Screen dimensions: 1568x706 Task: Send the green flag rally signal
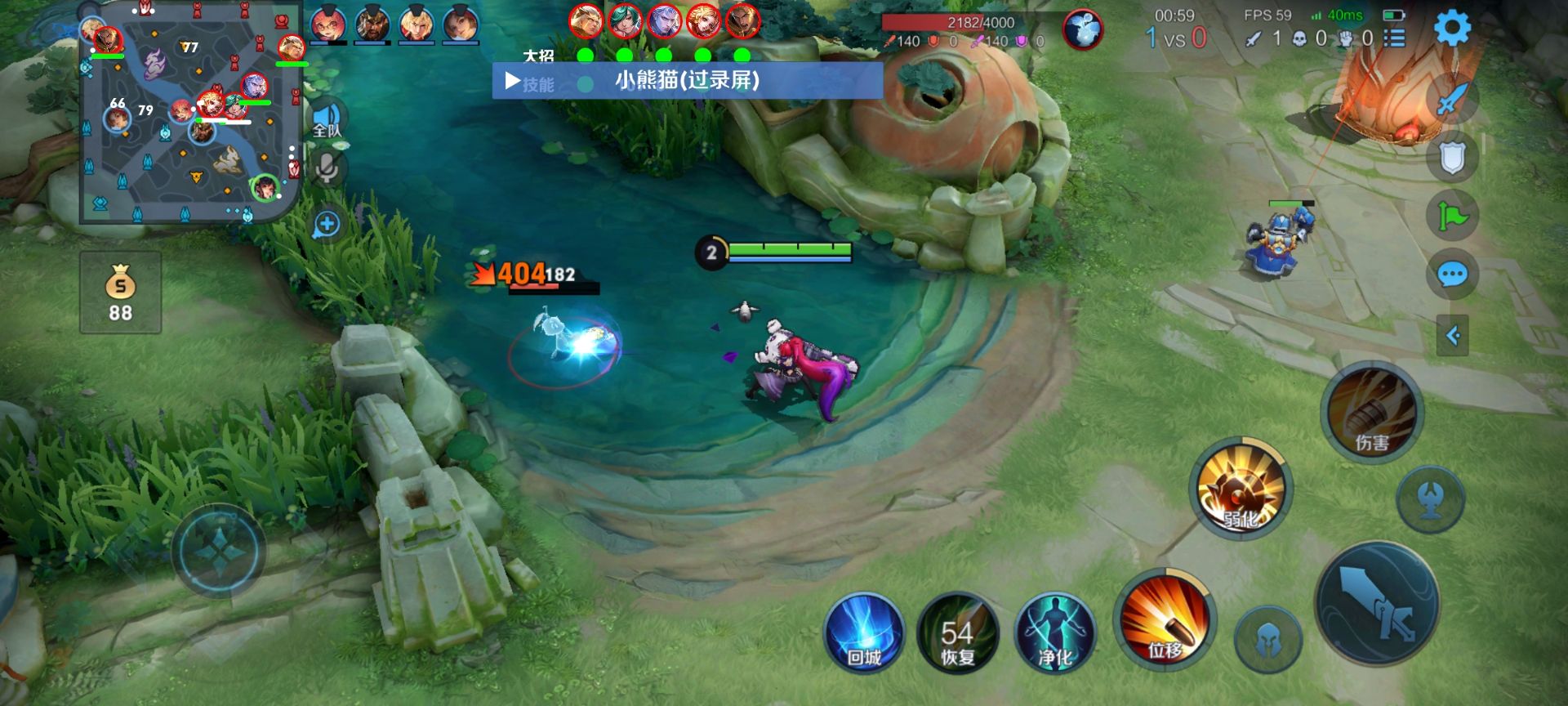tap(1452, 216)
